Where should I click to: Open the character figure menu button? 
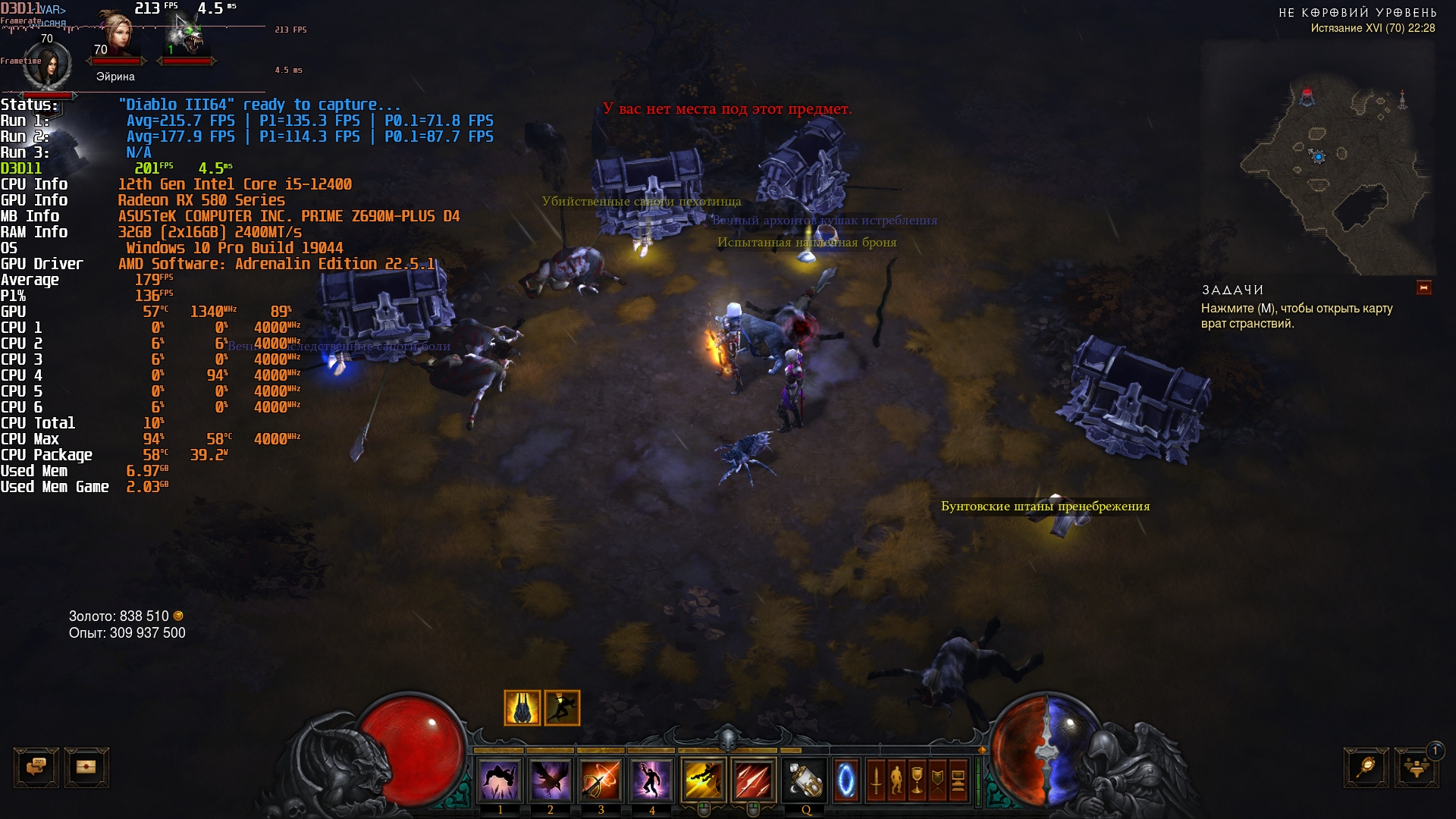point(896,780)
